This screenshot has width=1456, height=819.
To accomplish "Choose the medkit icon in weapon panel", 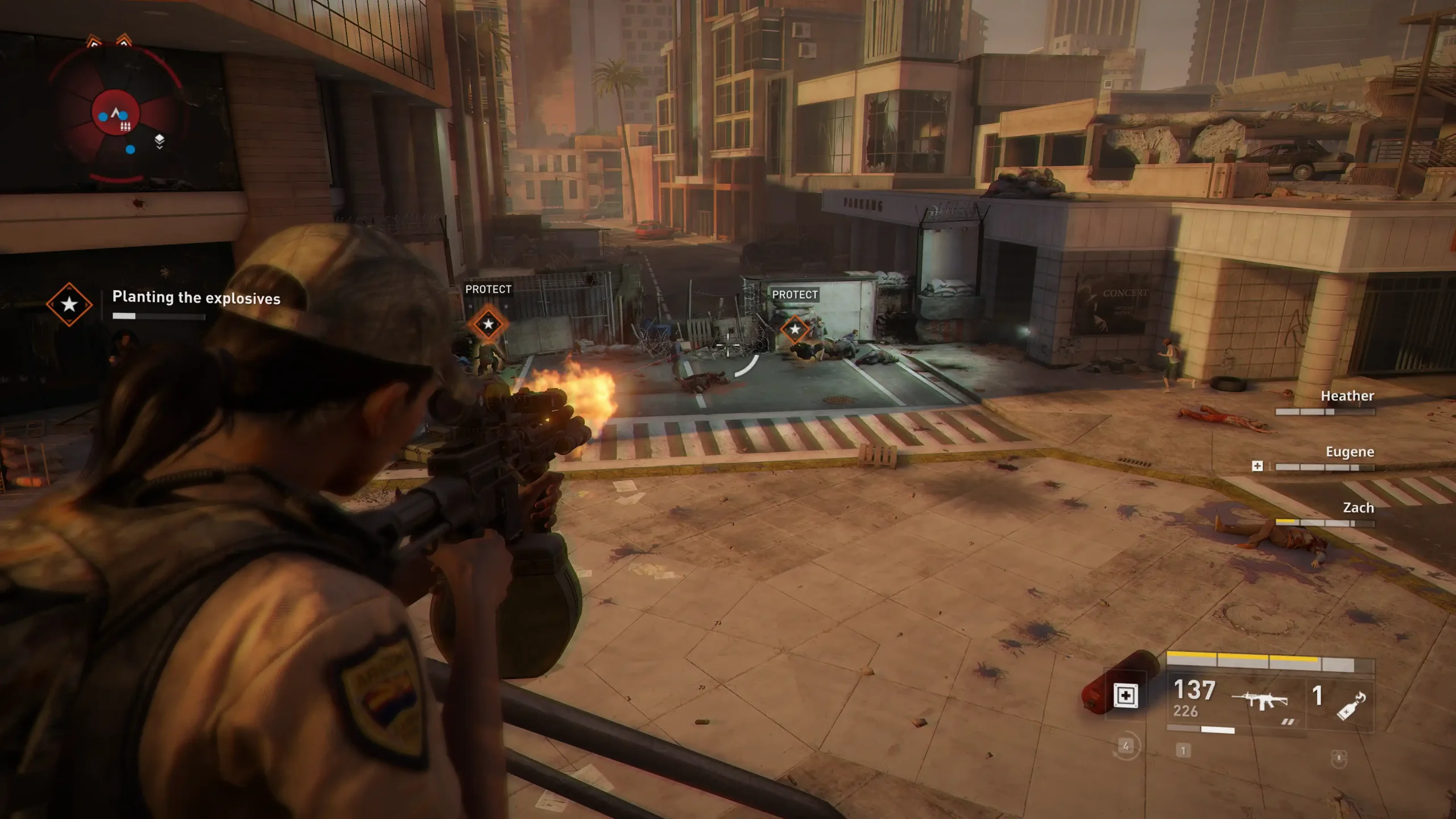I will tap(1126, 696).
